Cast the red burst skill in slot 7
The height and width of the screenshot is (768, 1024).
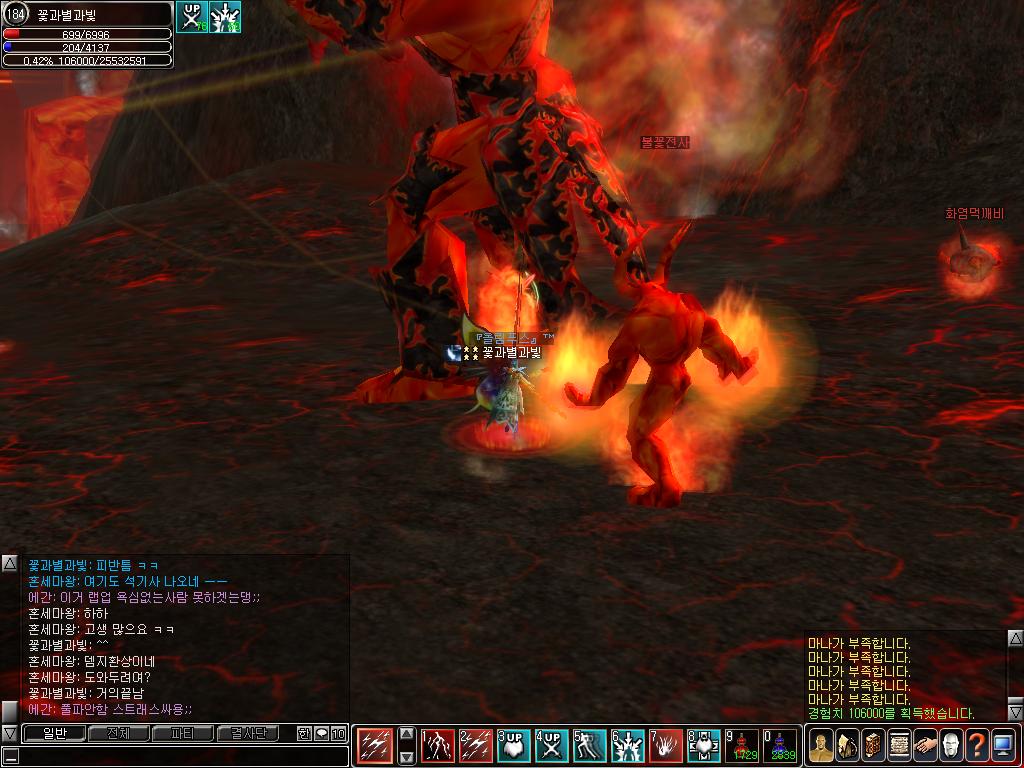(x=666, y=745)
